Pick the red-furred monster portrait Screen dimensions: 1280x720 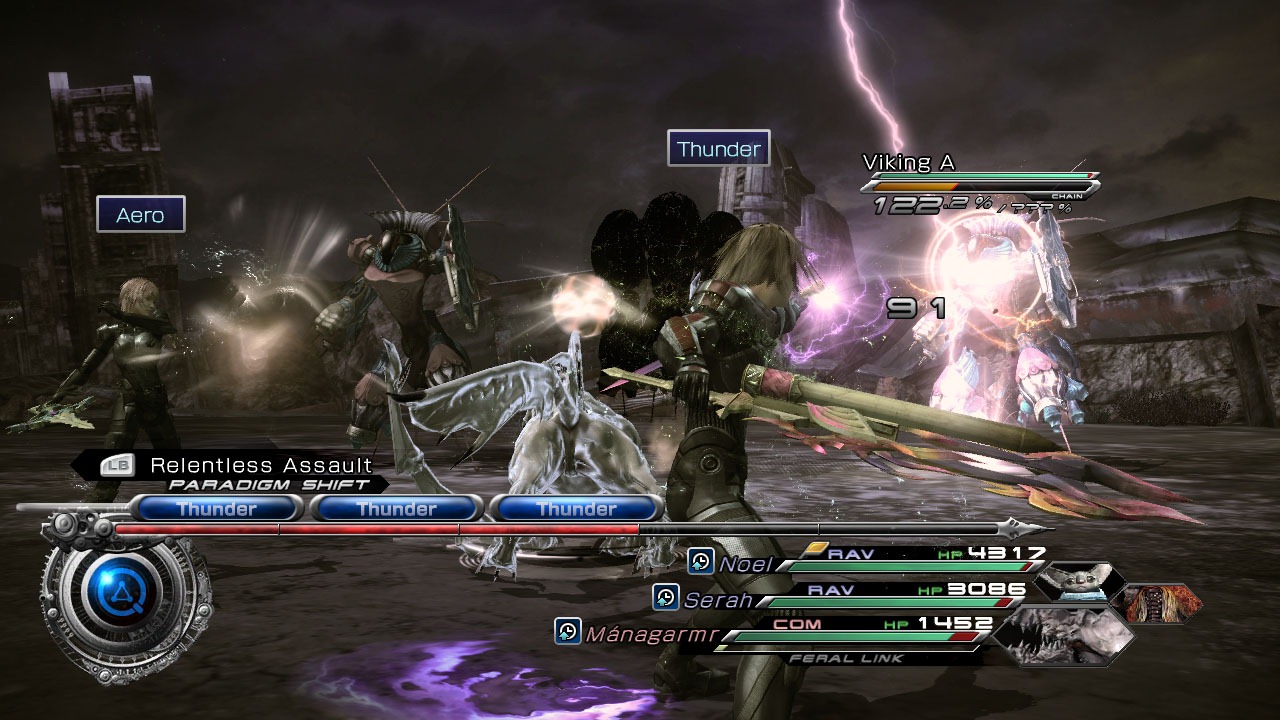click(x=1158, y=603)
